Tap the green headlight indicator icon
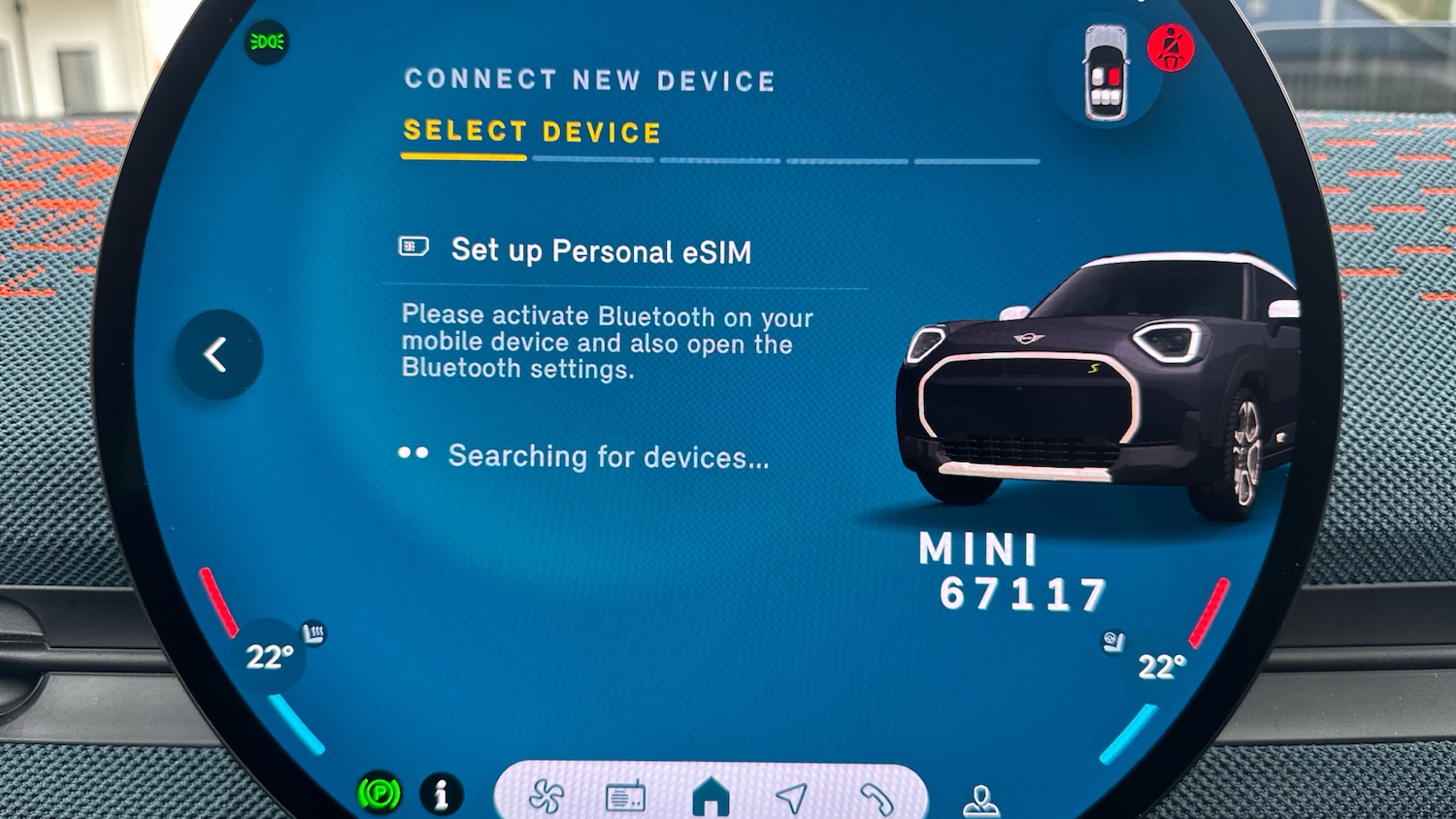 pyautogui.click(x=266, y=42)
